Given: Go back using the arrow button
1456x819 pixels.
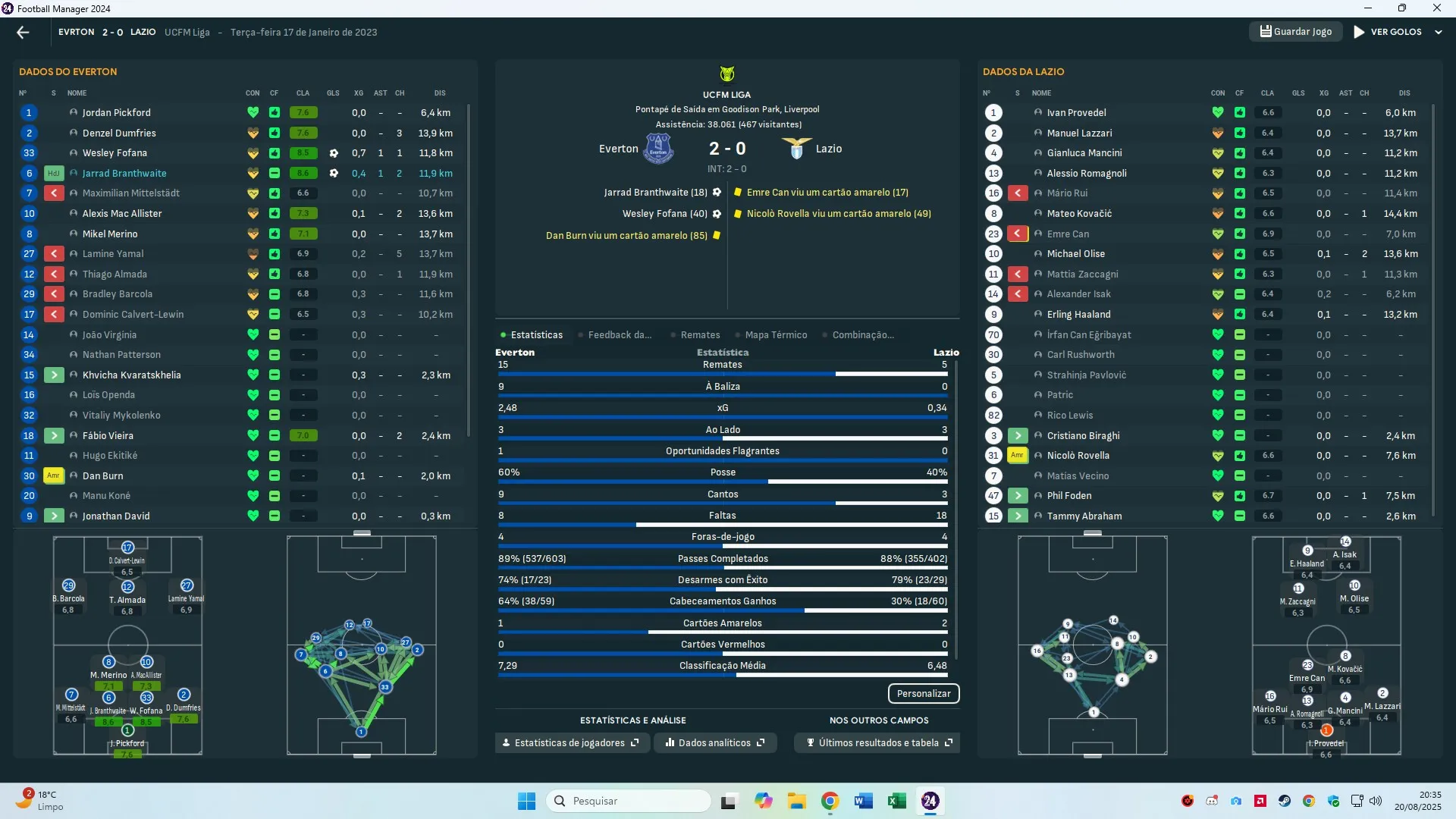Looking at the screenshot, I should click(23, 32).
